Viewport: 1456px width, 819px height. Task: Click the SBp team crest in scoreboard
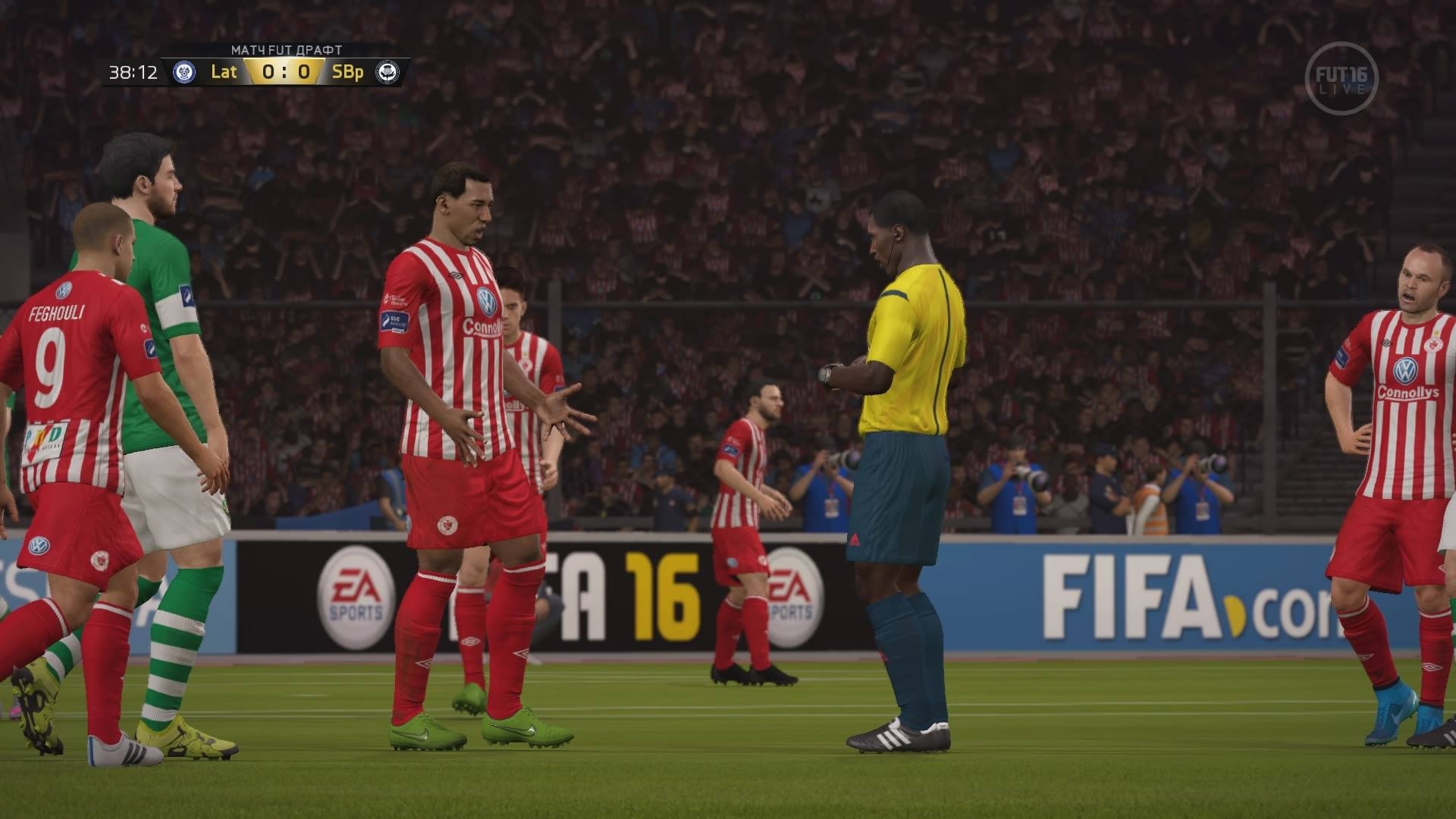pyautogui.click(x=388, y=72)
